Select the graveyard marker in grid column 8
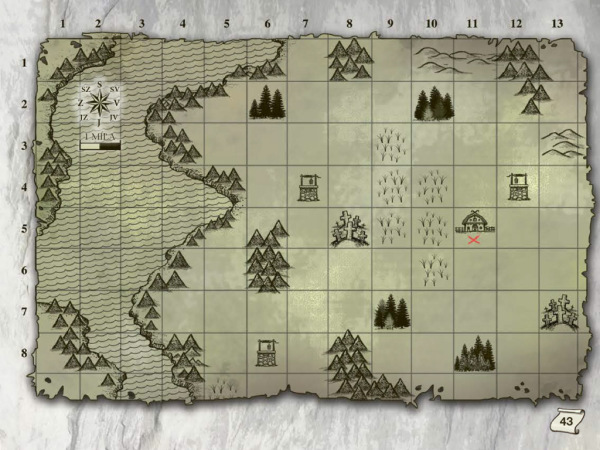This screenshot has height=450, width=600. point(349,229)
